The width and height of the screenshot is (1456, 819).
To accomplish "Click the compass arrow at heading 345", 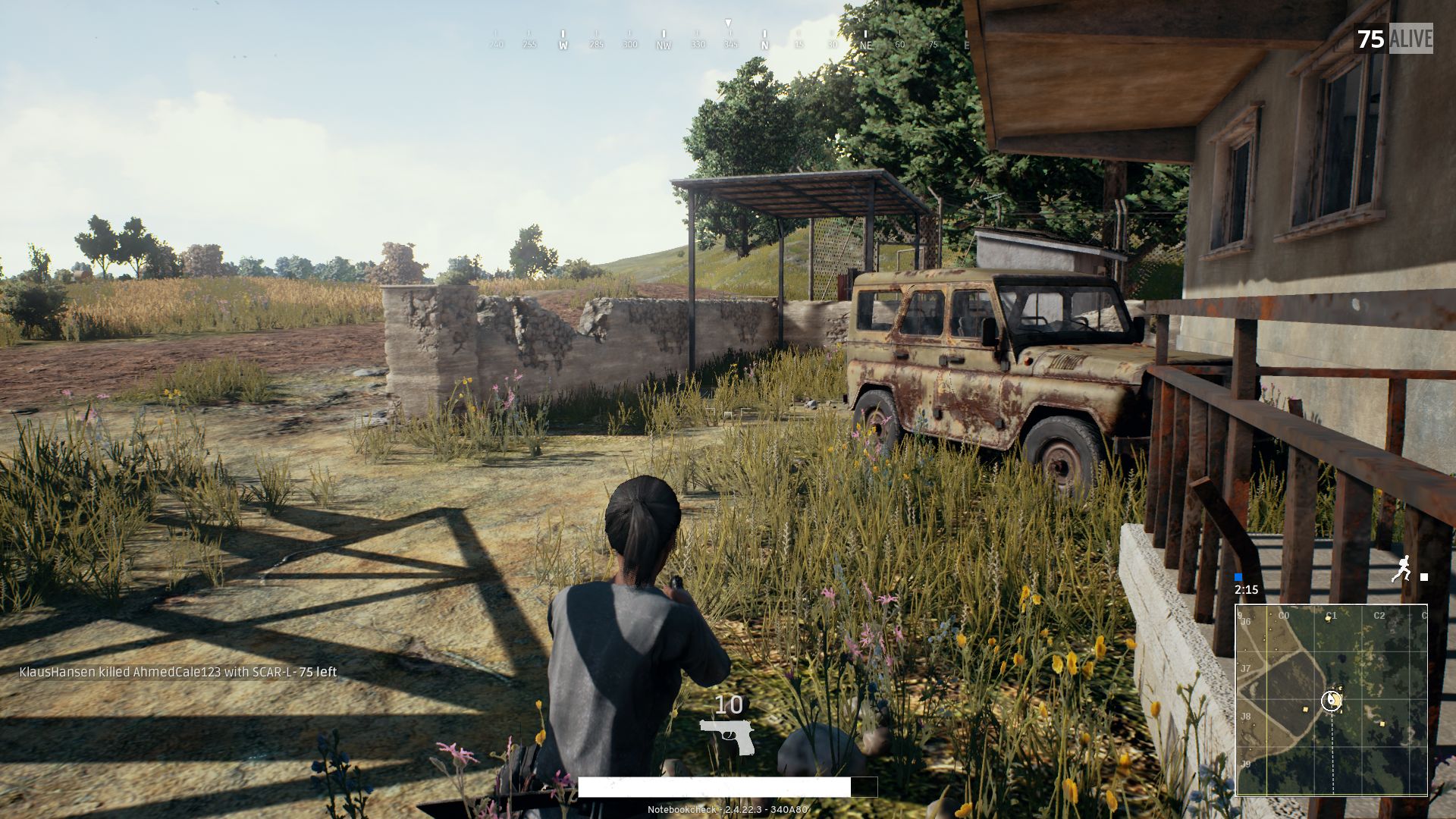I will pyautogui.click(x=728, y=23).
